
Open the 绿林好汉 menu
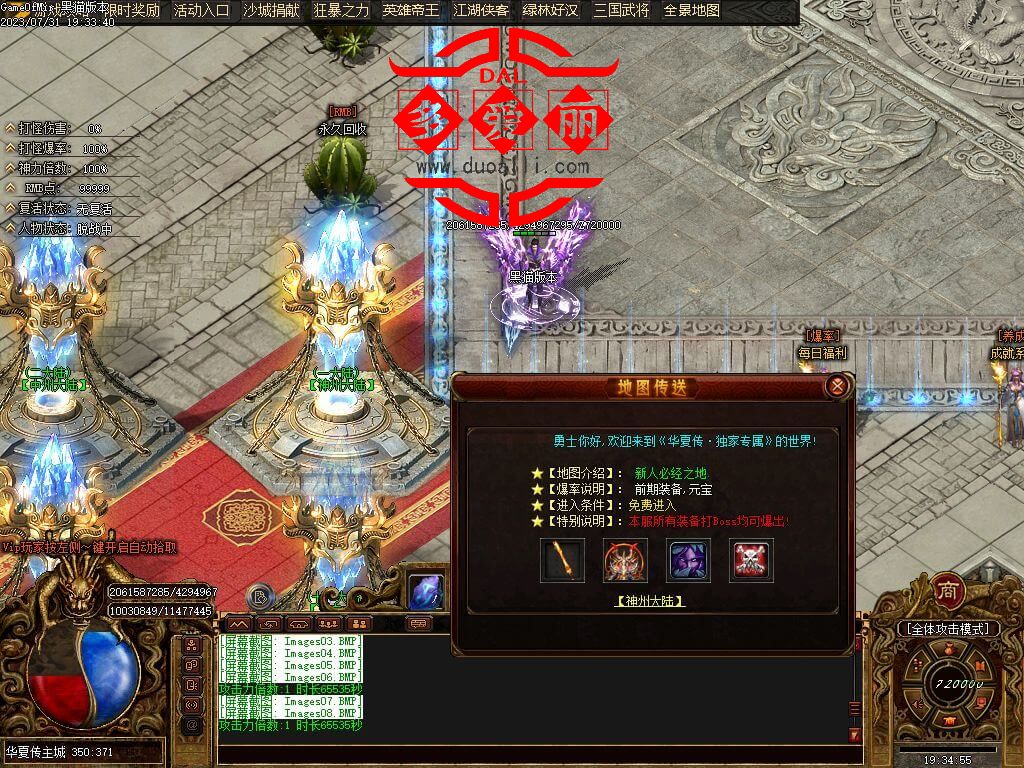click(x=551, y=11)
